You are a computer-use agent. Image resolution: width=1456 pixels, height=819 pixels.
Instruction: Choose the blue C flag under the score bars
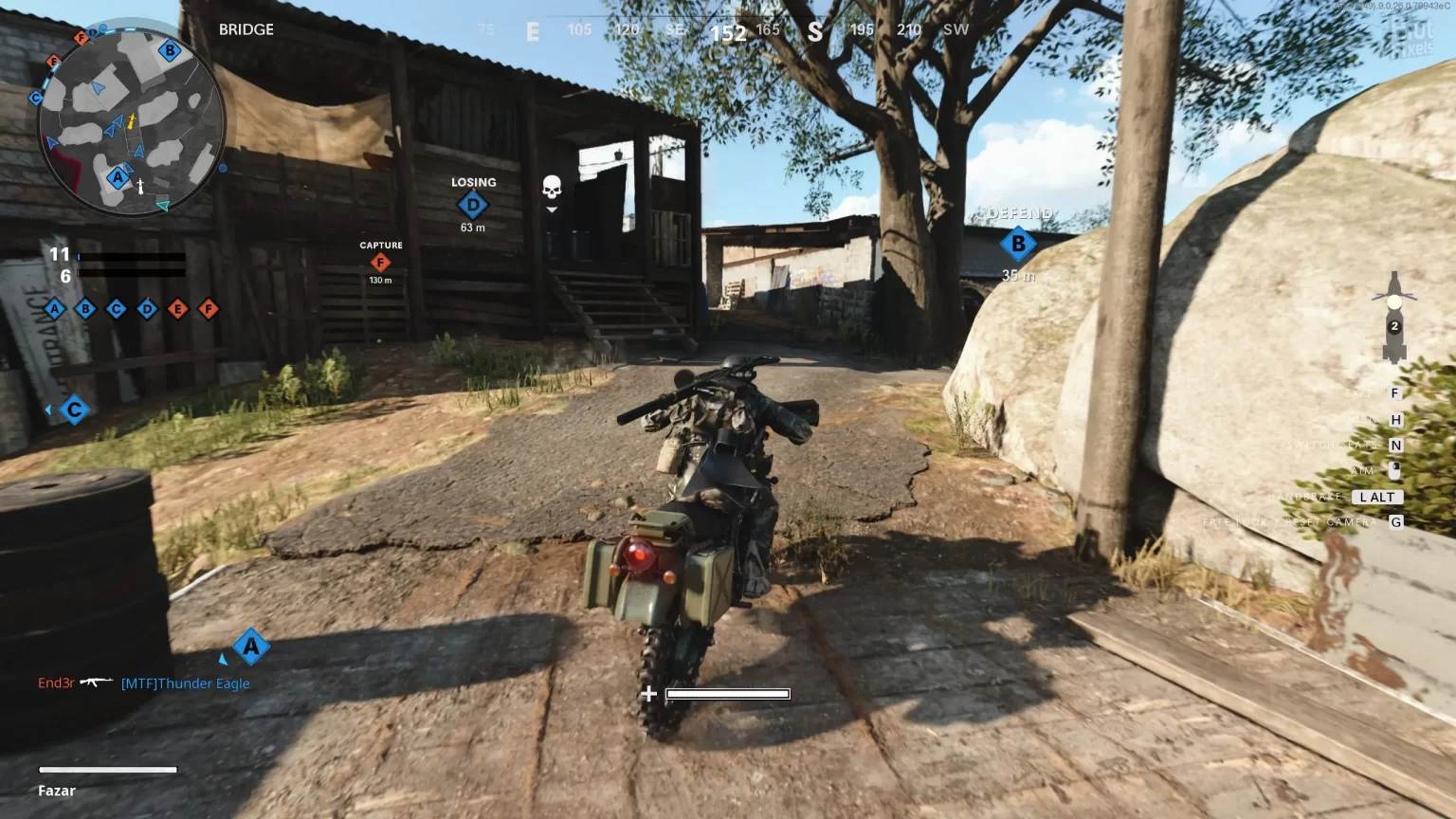116,309
